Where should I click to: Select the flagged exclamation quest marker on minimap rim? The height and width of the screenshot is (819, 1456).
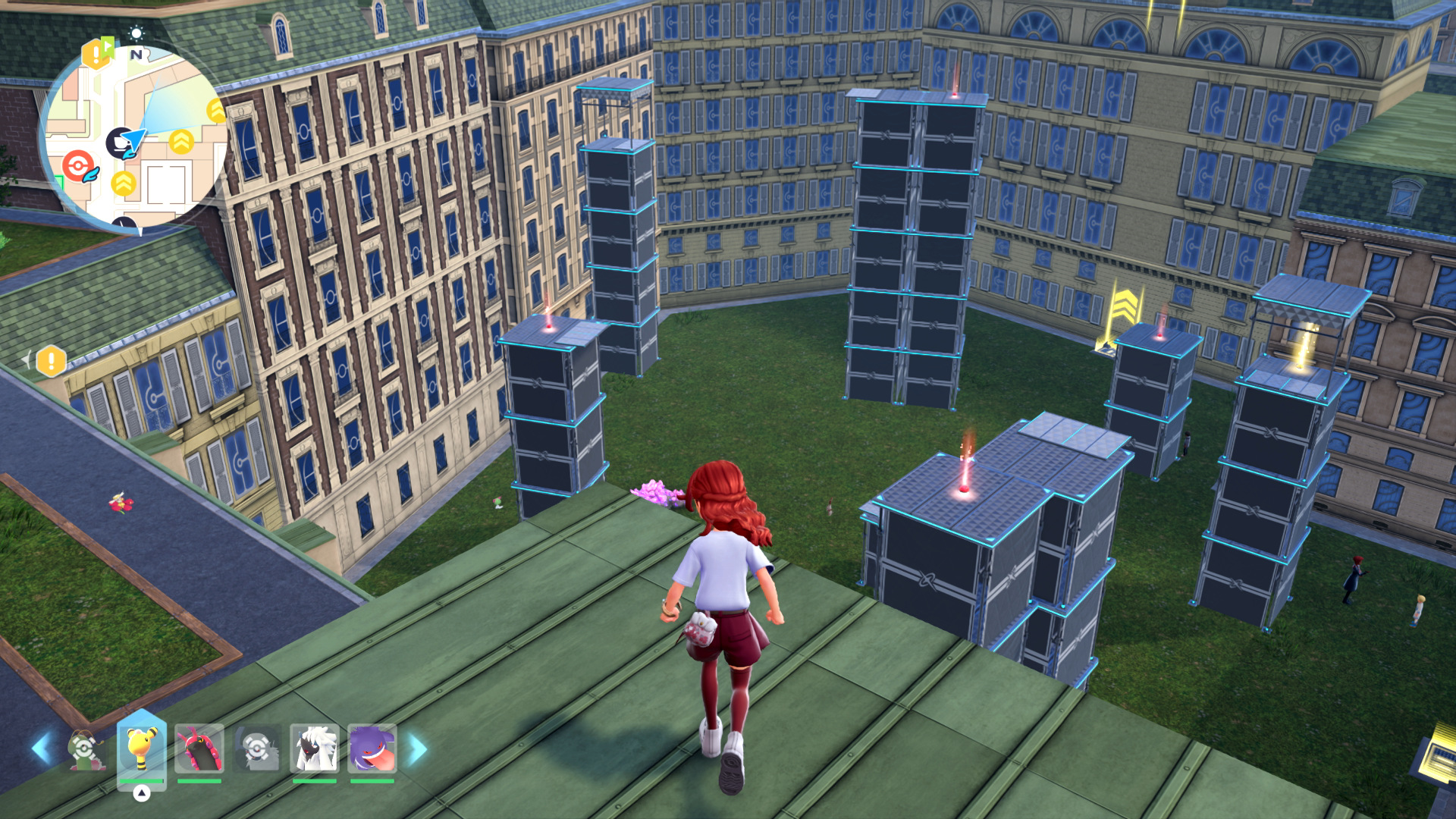(x=97, y=52)
